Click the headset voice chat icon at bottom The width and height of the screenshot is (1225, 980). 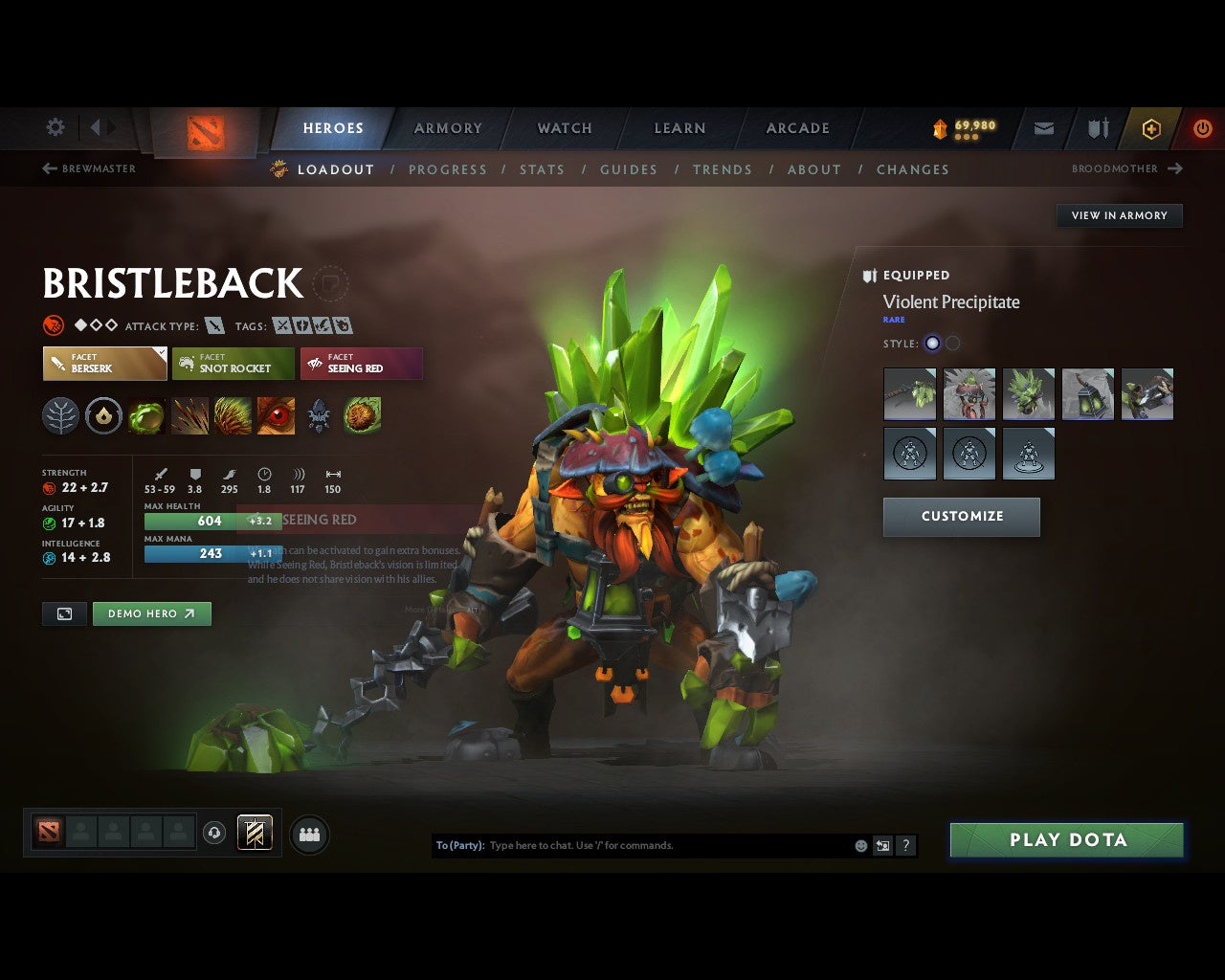(x=213, y=833)
